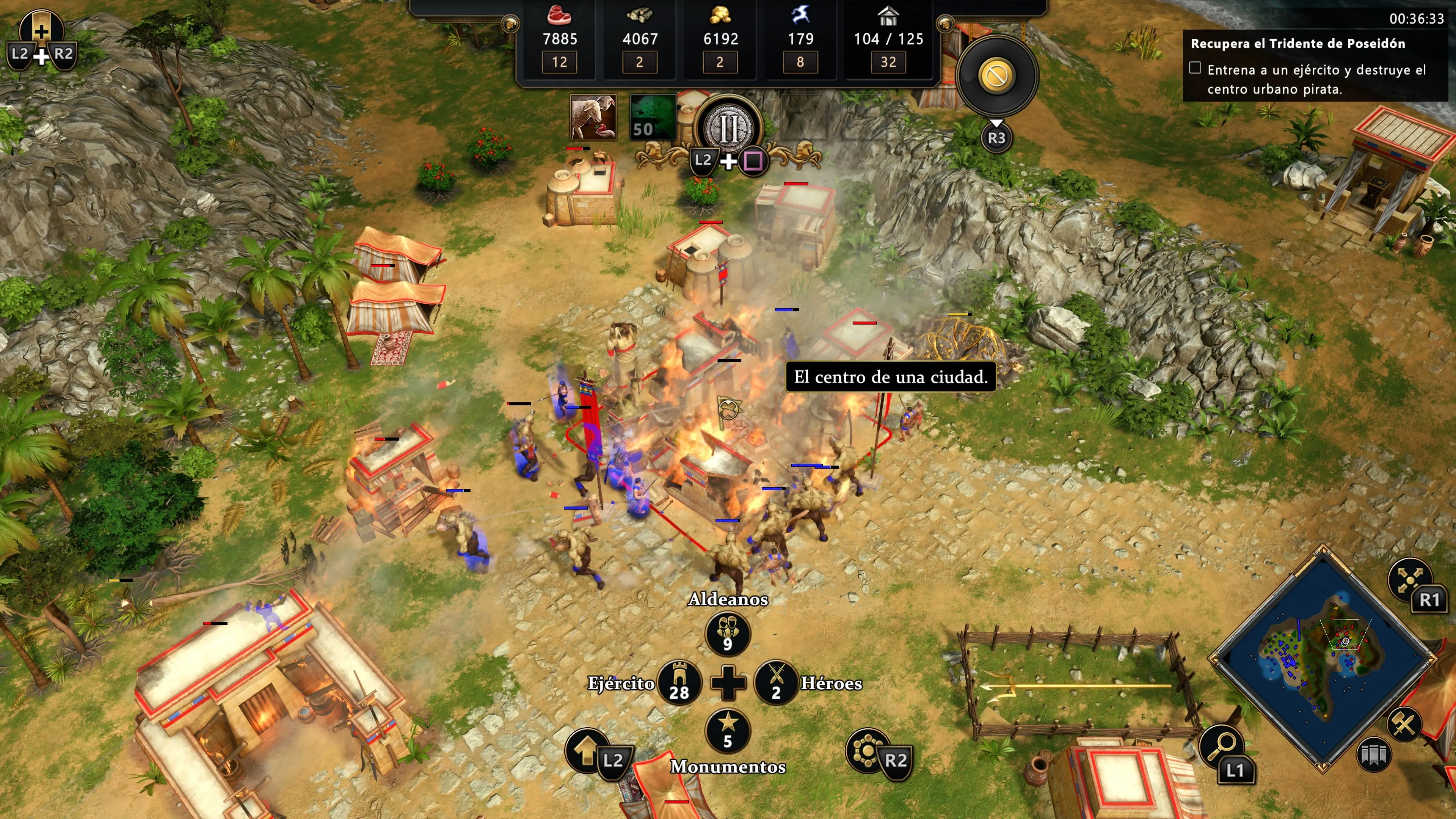Activate the sheep god power icon

click(593, 117)
